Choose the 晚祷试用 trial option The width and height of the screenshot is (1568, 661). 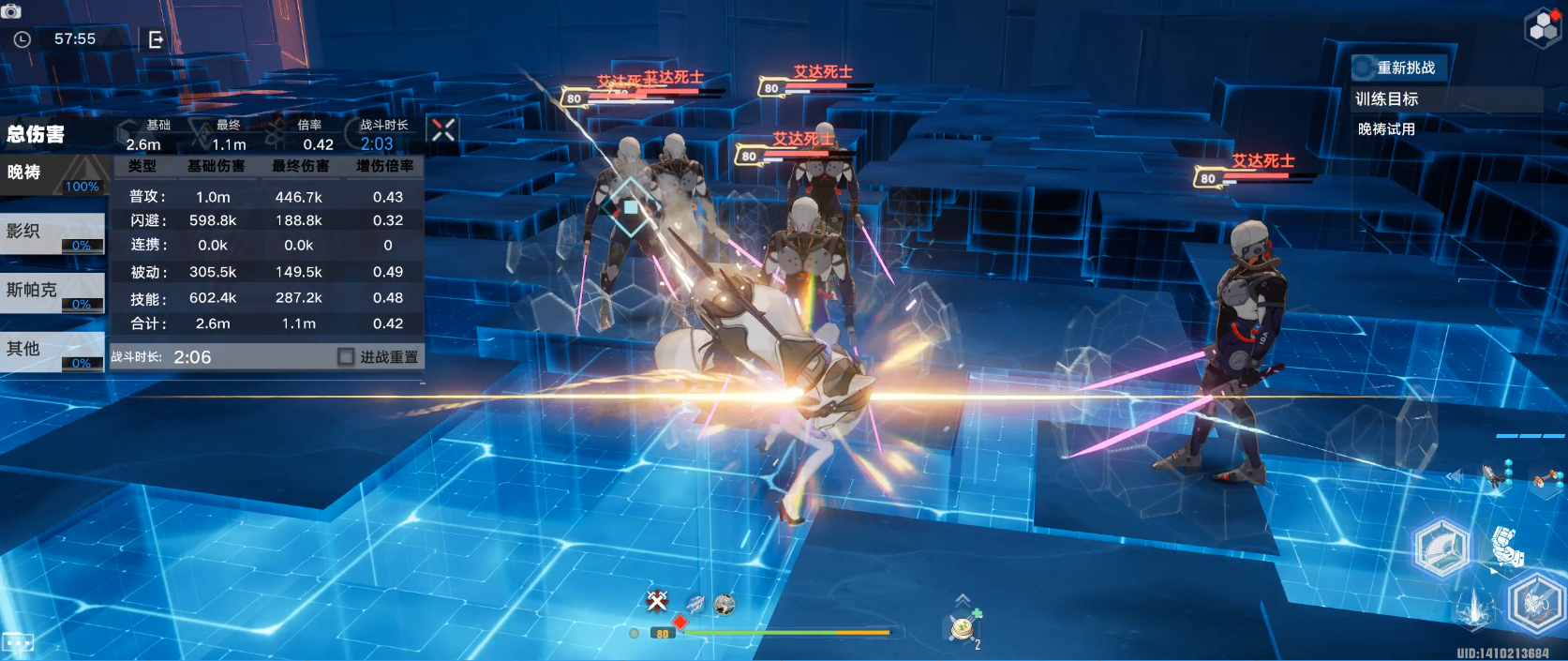1387,129
